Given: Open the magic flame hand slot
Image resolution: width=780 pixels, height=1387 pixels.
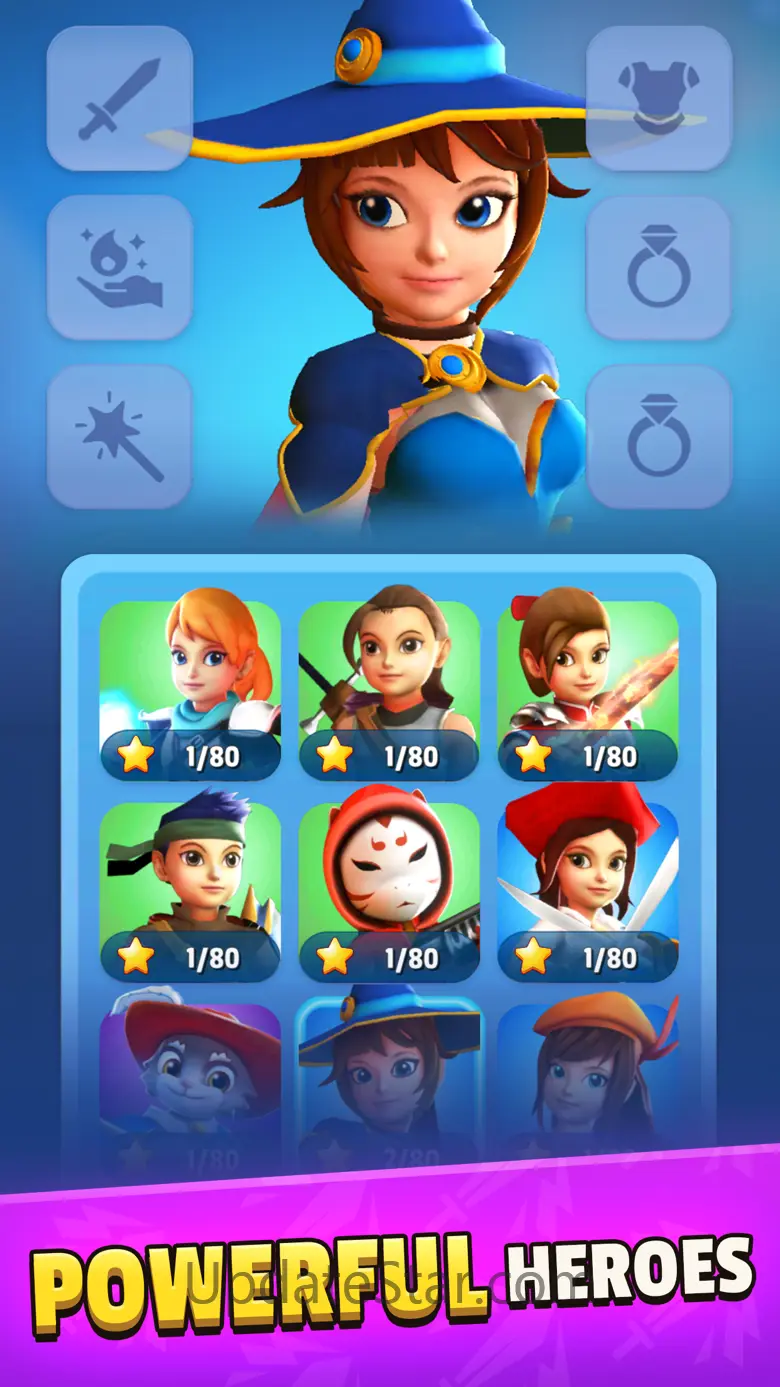Looking at the screenshot, I should pos(119,267).
